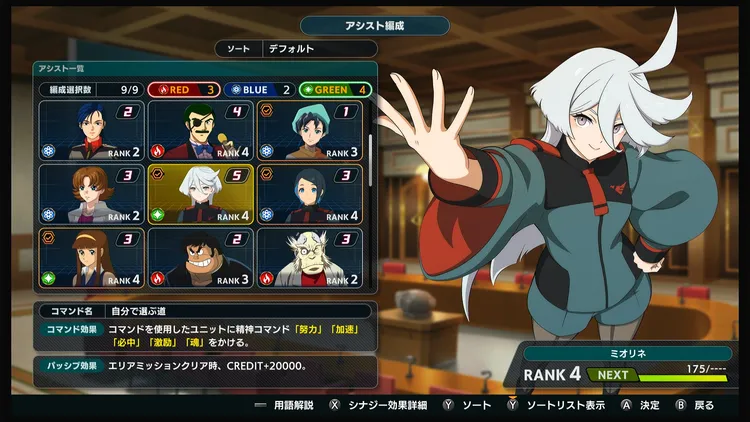The image size is (750, 422).
Task: Pick the teal-haired character Rank 3 card
Action: pyautogui.click(x=309, y=130)
